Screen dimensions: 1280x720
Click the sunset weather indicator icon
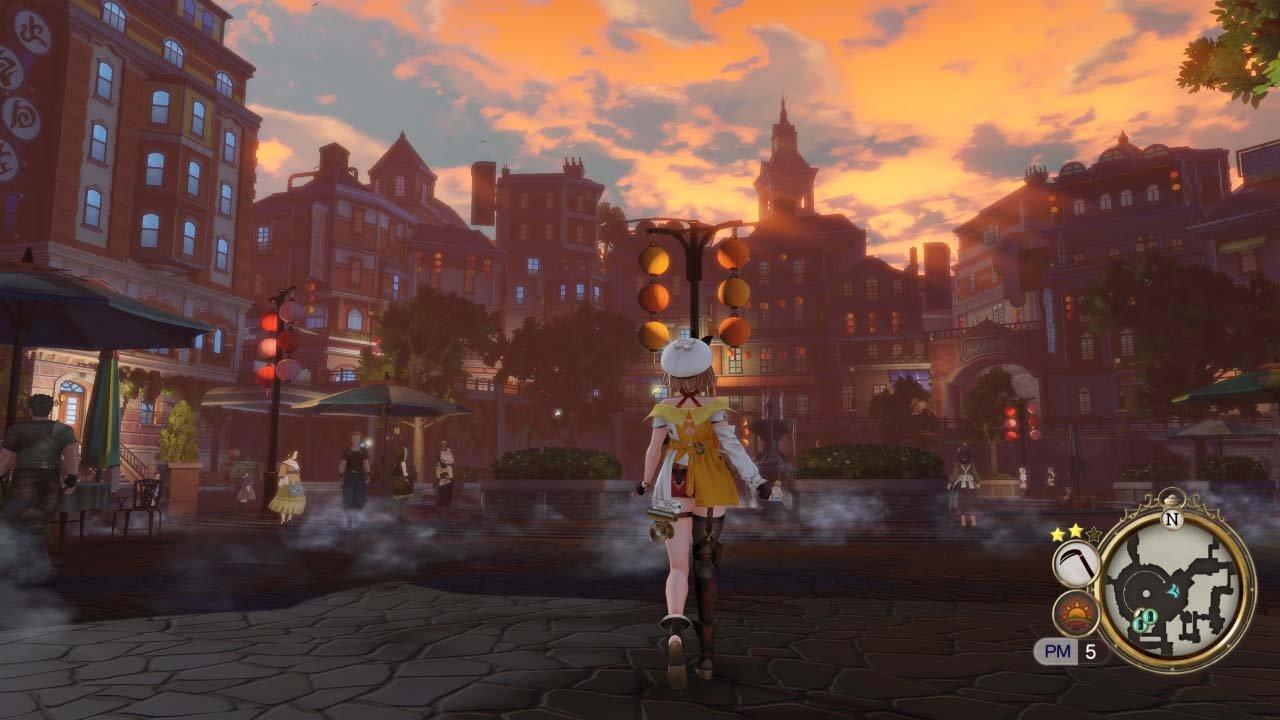tap(1076, 613)
